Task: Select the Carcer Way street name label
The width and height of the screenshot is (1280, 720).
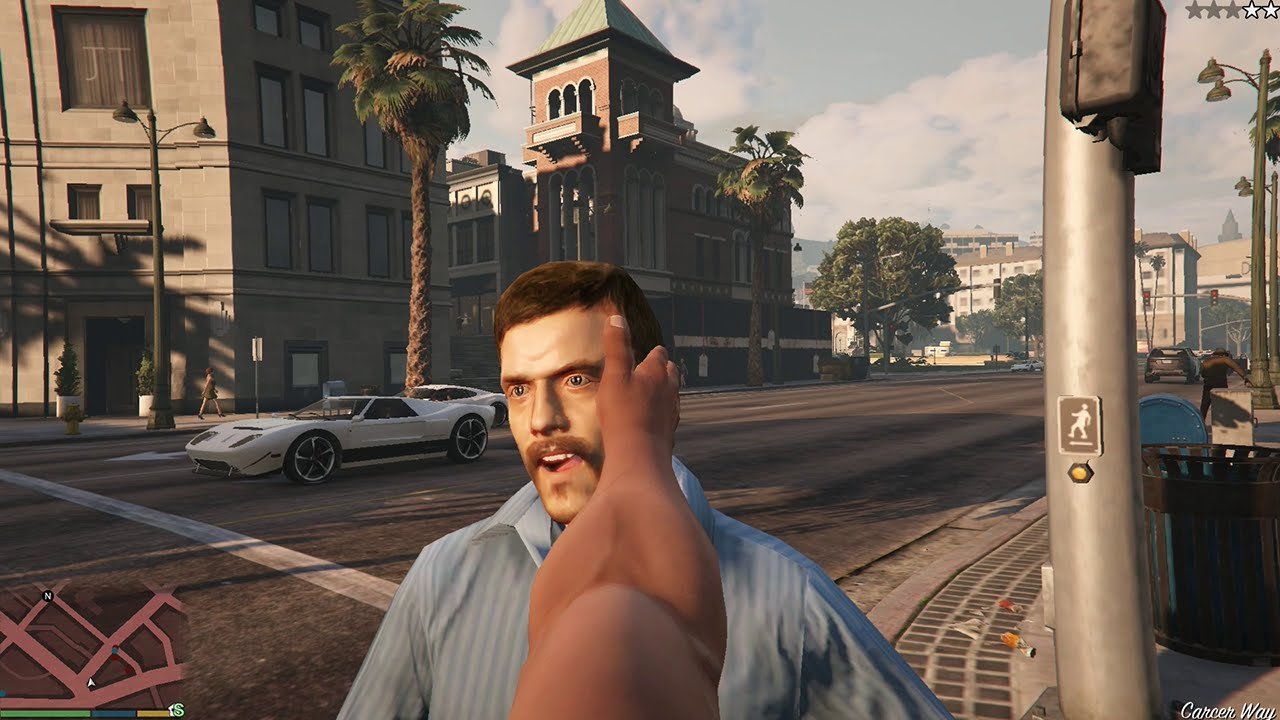Action: (1228, 709)
